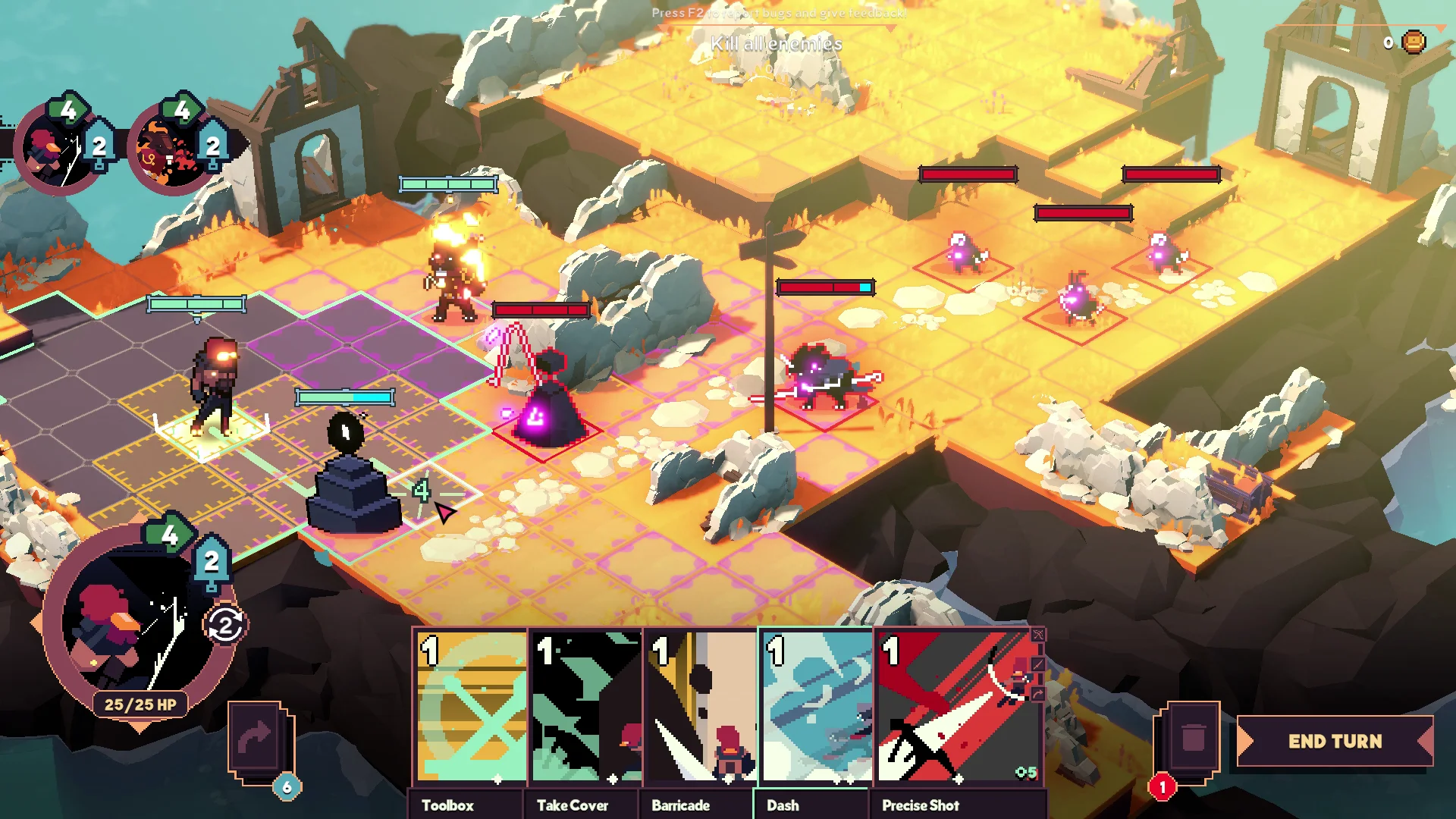Select the Toolbox card

tap(472, 709)
